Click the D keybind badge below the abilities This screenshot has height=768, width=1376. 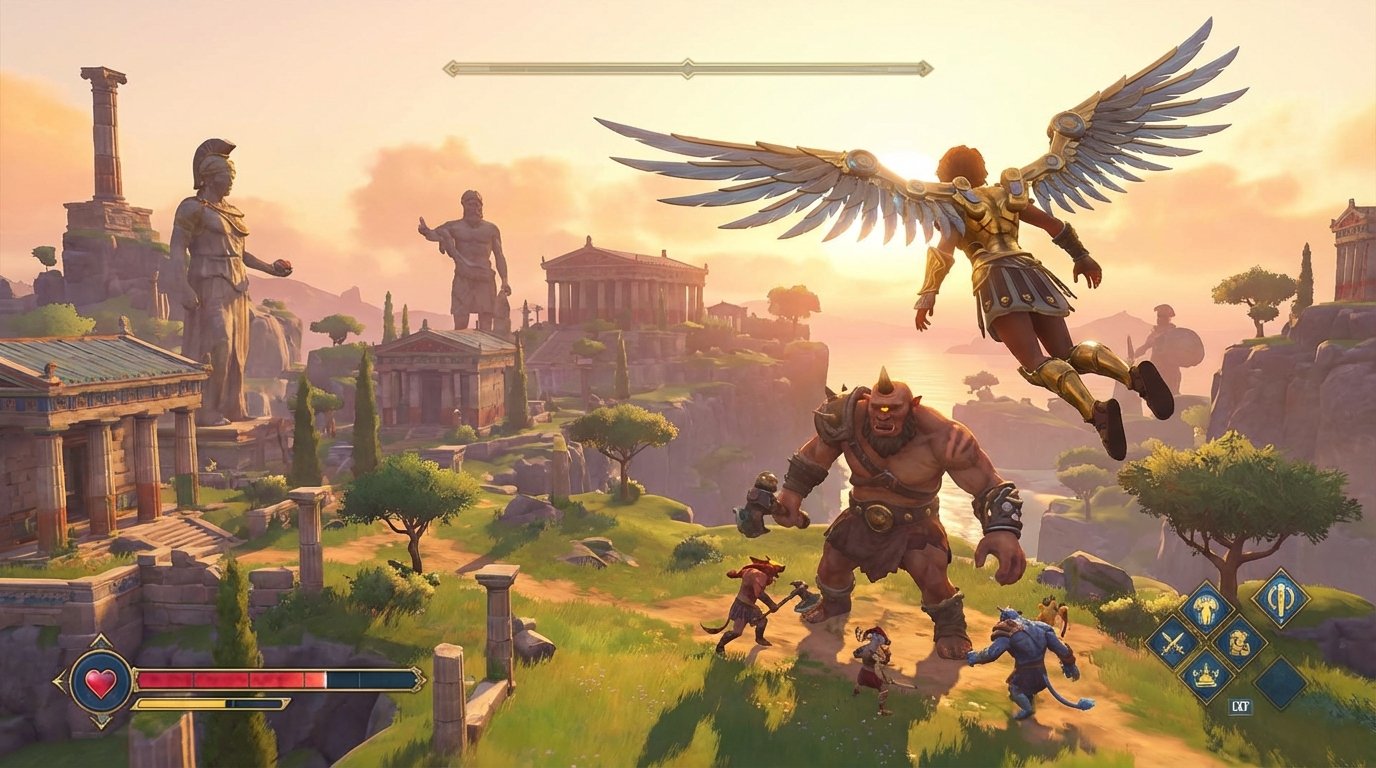click(x=1242, y=705)
